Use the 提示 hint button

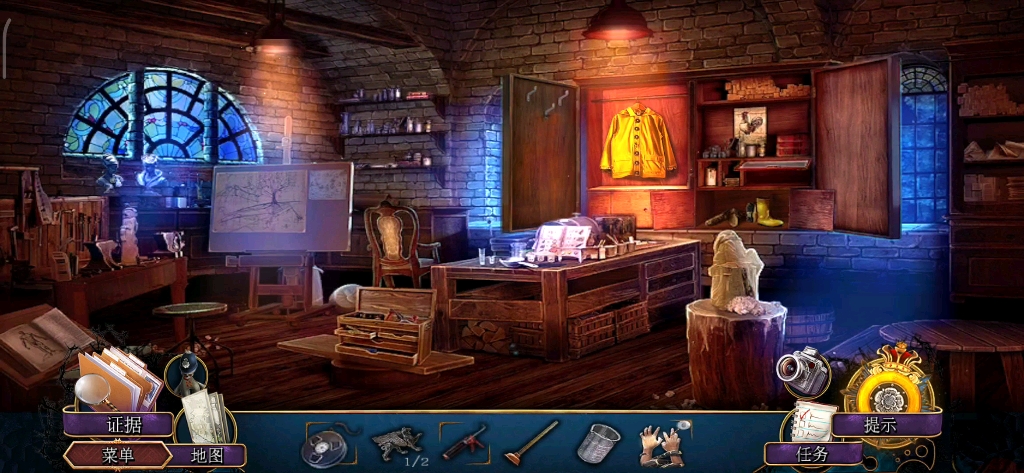(x=882, y=423)
